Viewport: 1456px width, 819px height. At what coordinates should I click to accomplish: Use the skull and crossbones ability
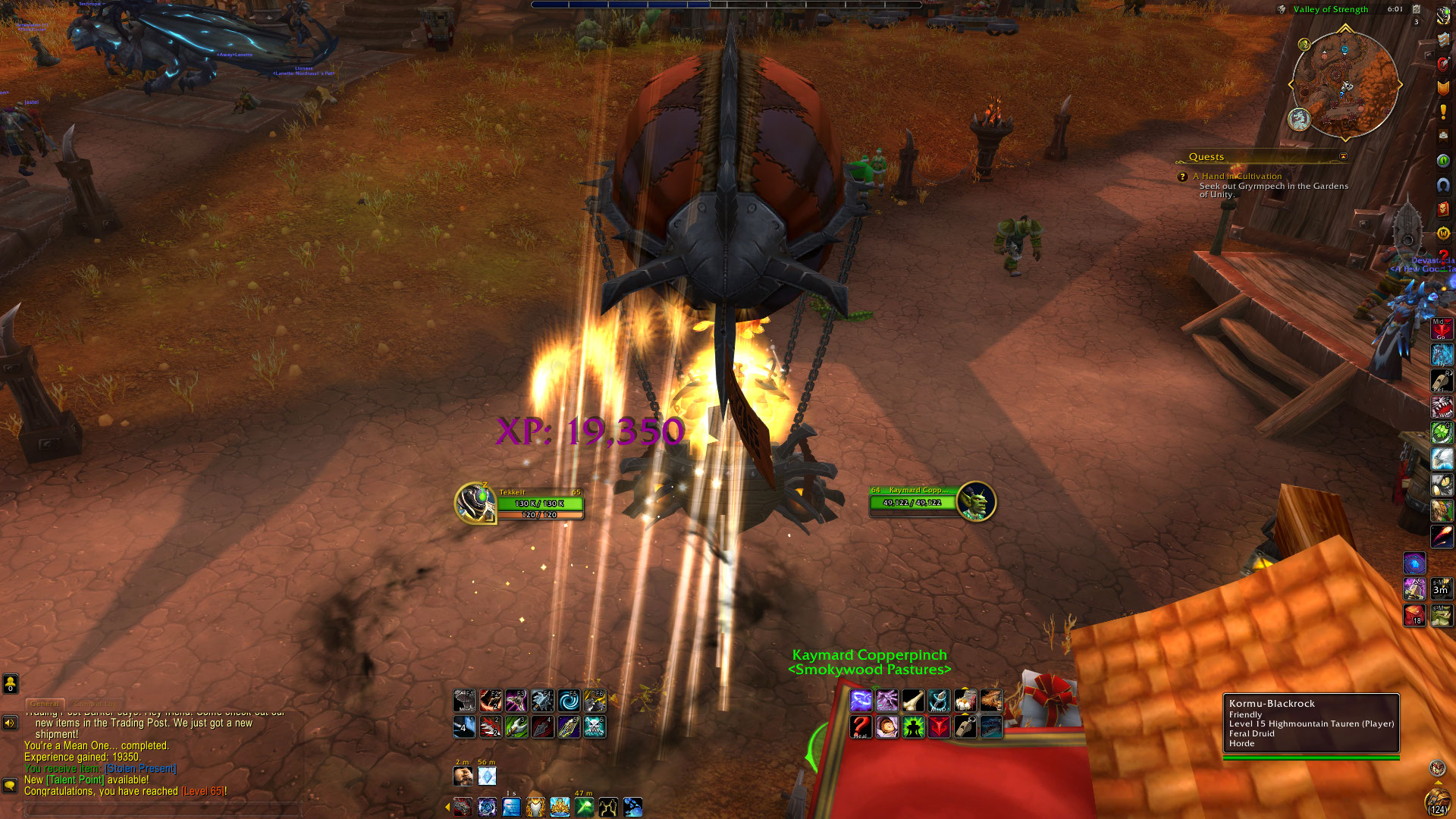click(x=595, y=727)
